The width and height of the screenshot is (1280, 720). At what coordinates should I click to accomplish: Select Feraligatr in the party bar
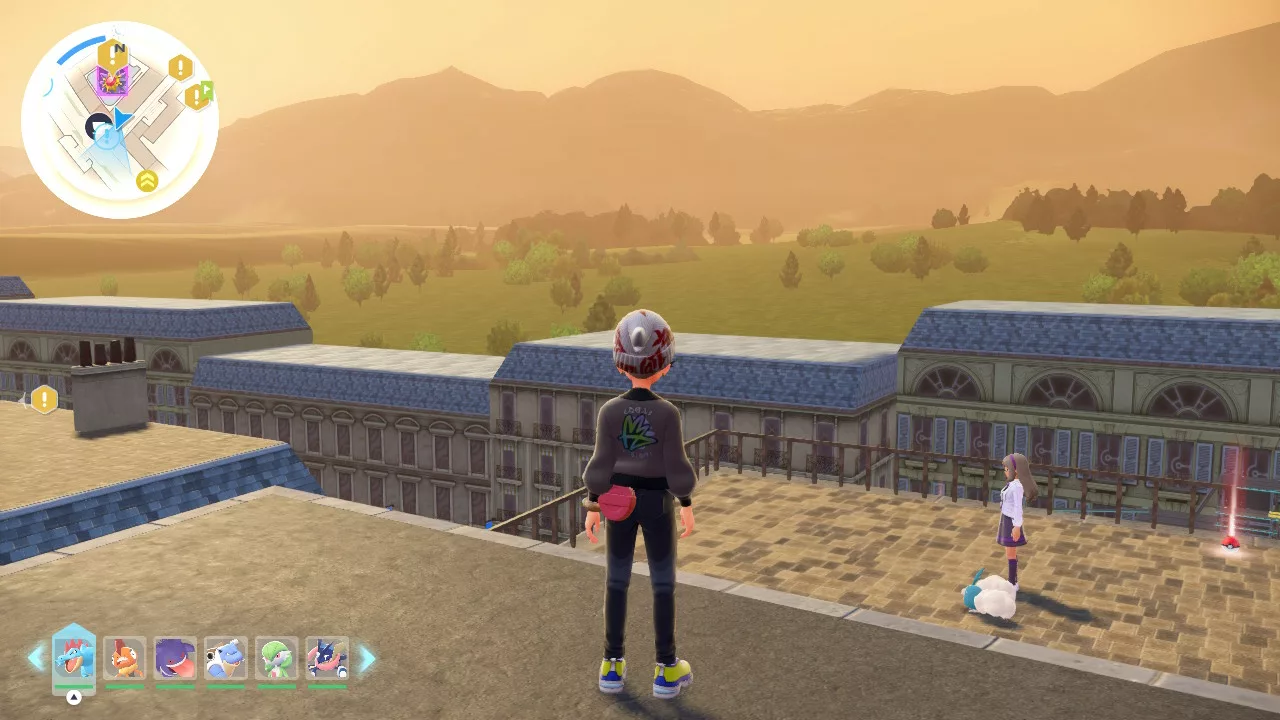click(x=74, y=657)
